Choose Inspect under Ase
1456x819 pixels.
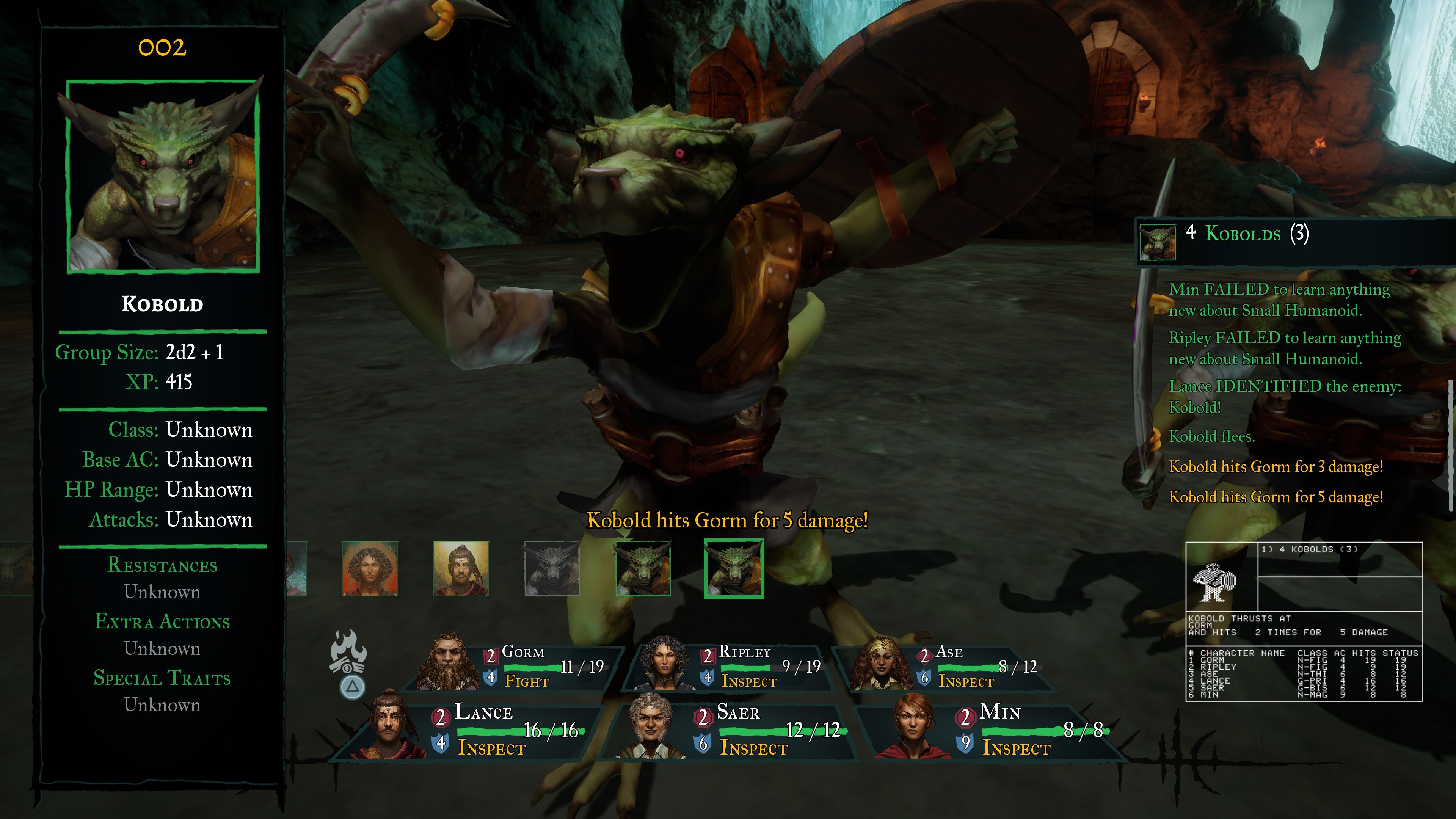point(966,682)
